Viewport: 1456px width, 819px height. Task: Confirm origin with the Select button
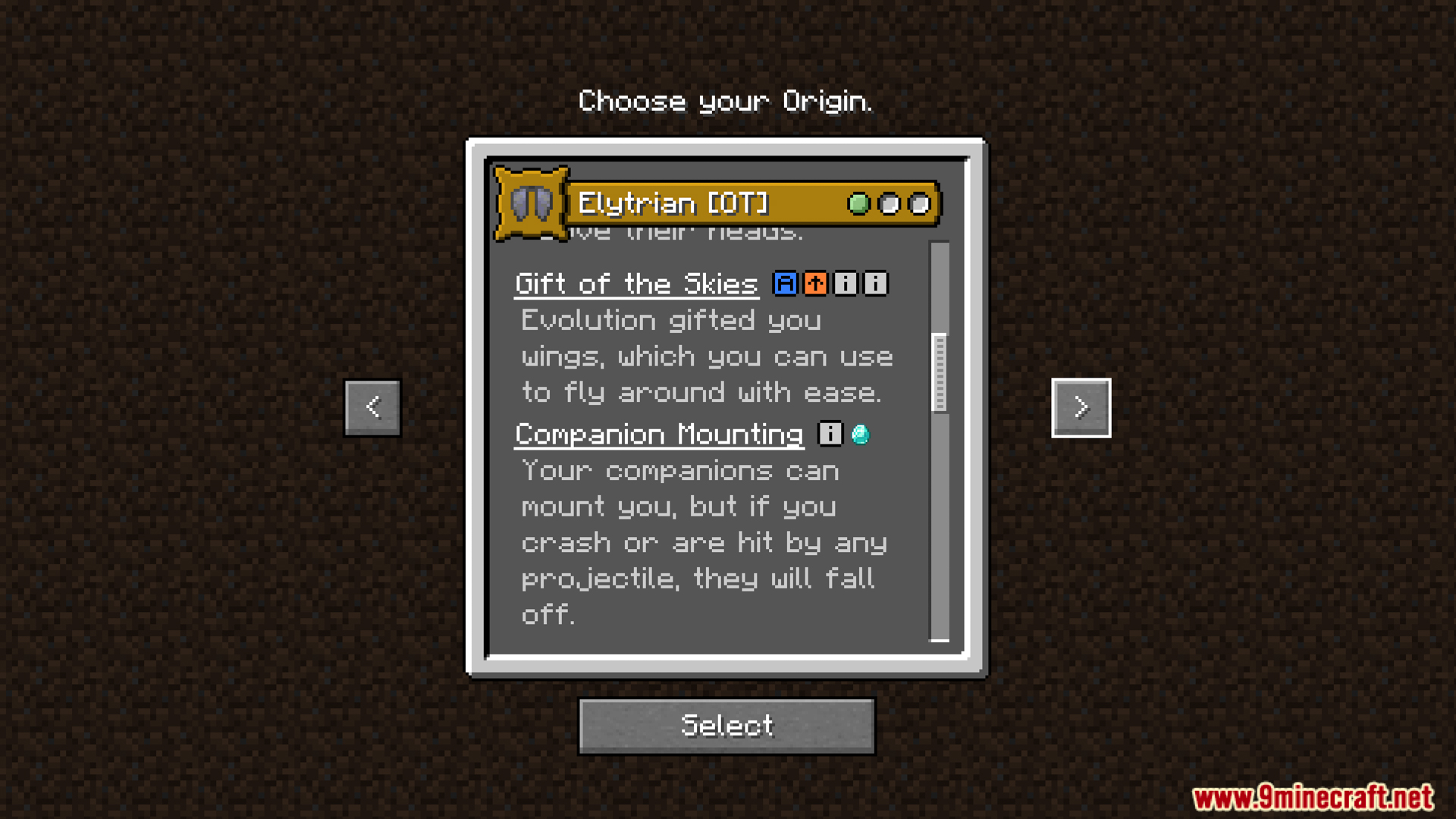click(726, 726)
